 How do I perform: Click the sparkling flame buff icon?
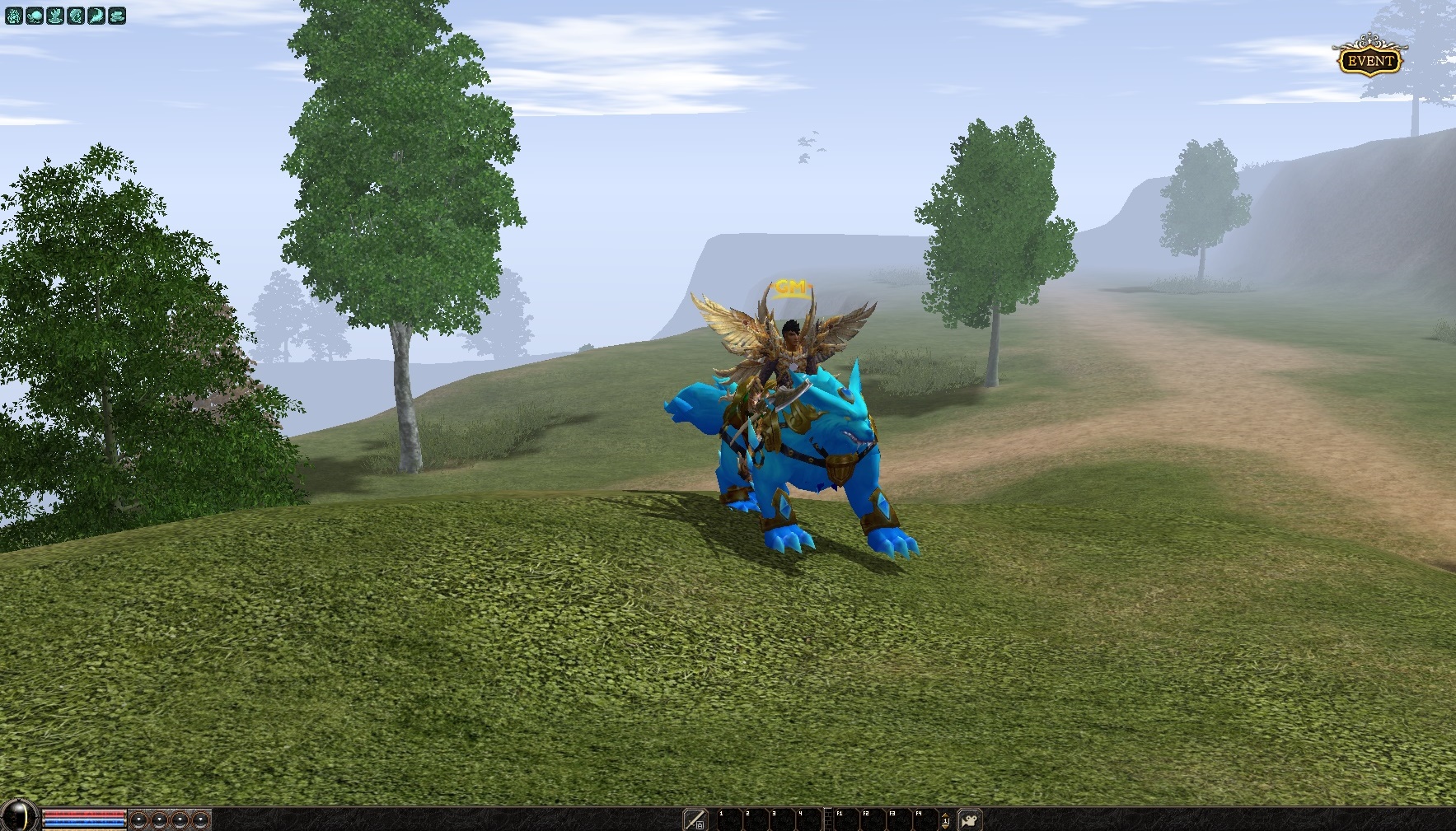(x=14, y=16)
